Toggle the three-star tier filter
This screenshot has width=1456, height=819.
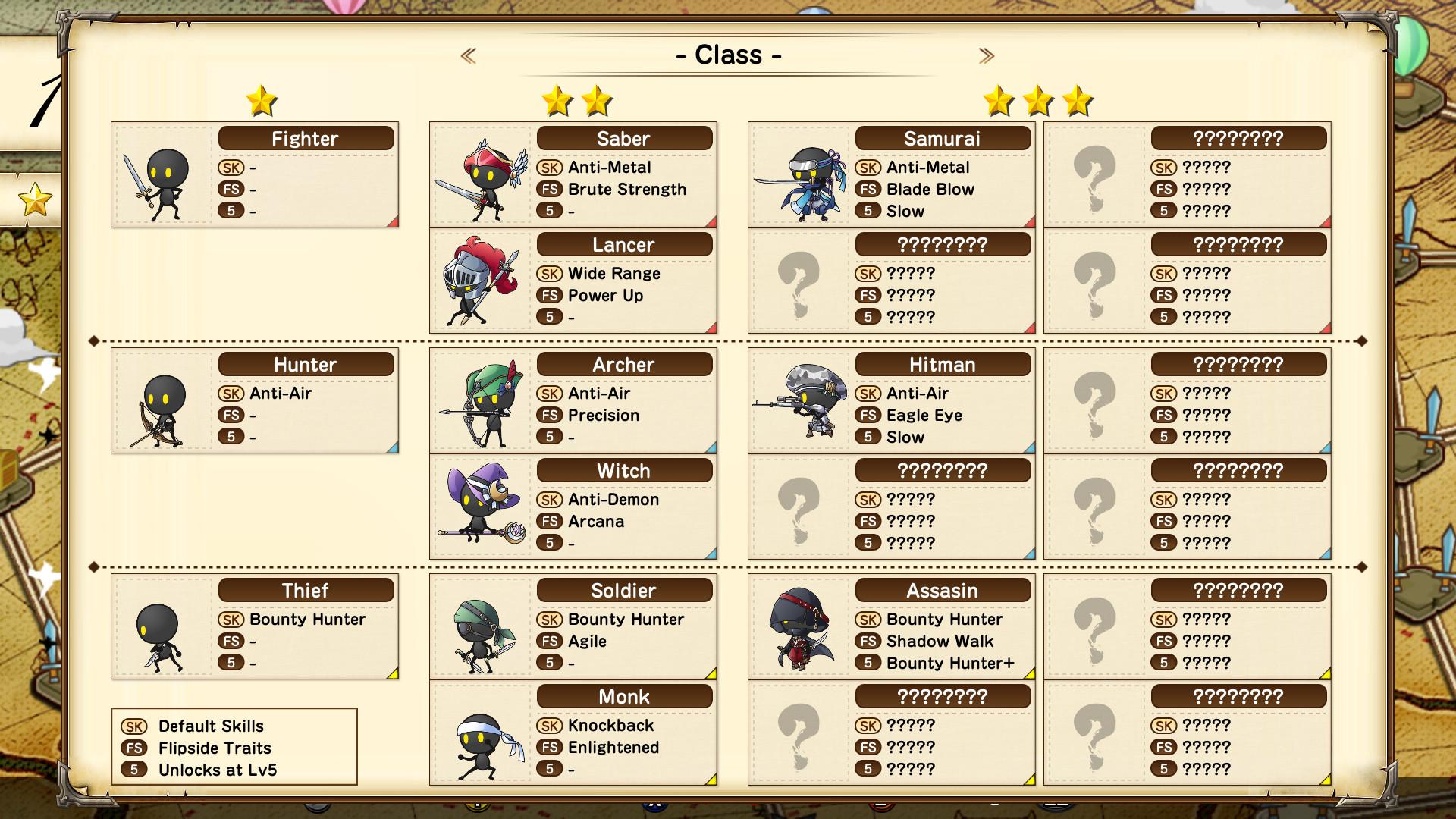[1038, 101]
